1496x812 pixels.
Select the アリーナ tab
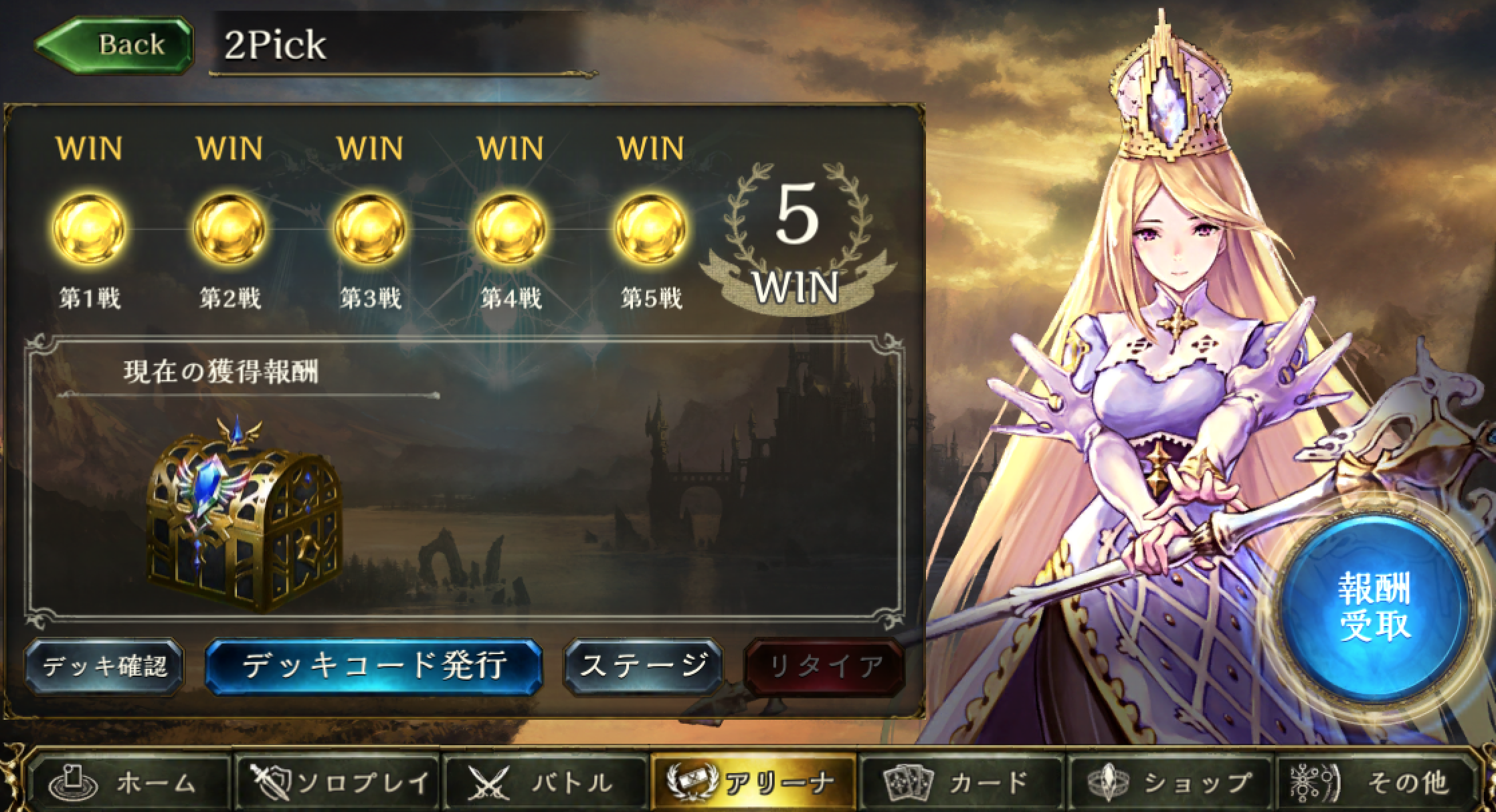pyautogui.click(x=753, y=781)
